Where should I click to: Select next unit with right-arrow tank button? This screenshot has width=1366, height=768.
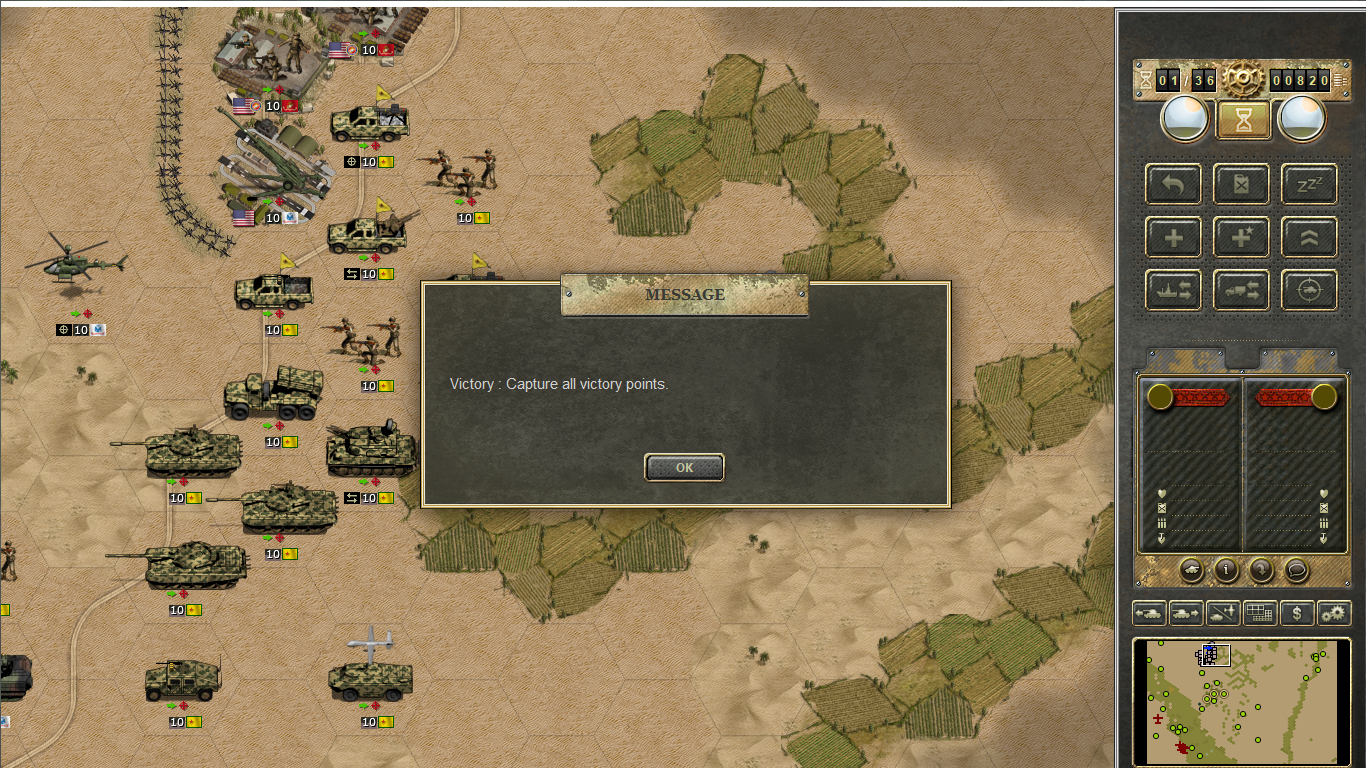click(1186, 613)
